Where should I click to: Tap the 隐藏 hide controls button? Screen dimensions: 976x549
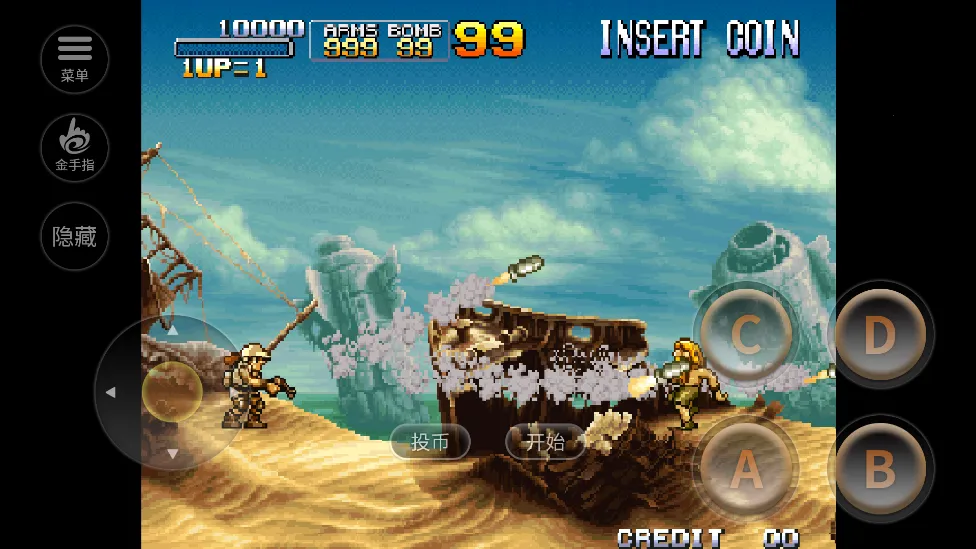[x=75, y=236]
